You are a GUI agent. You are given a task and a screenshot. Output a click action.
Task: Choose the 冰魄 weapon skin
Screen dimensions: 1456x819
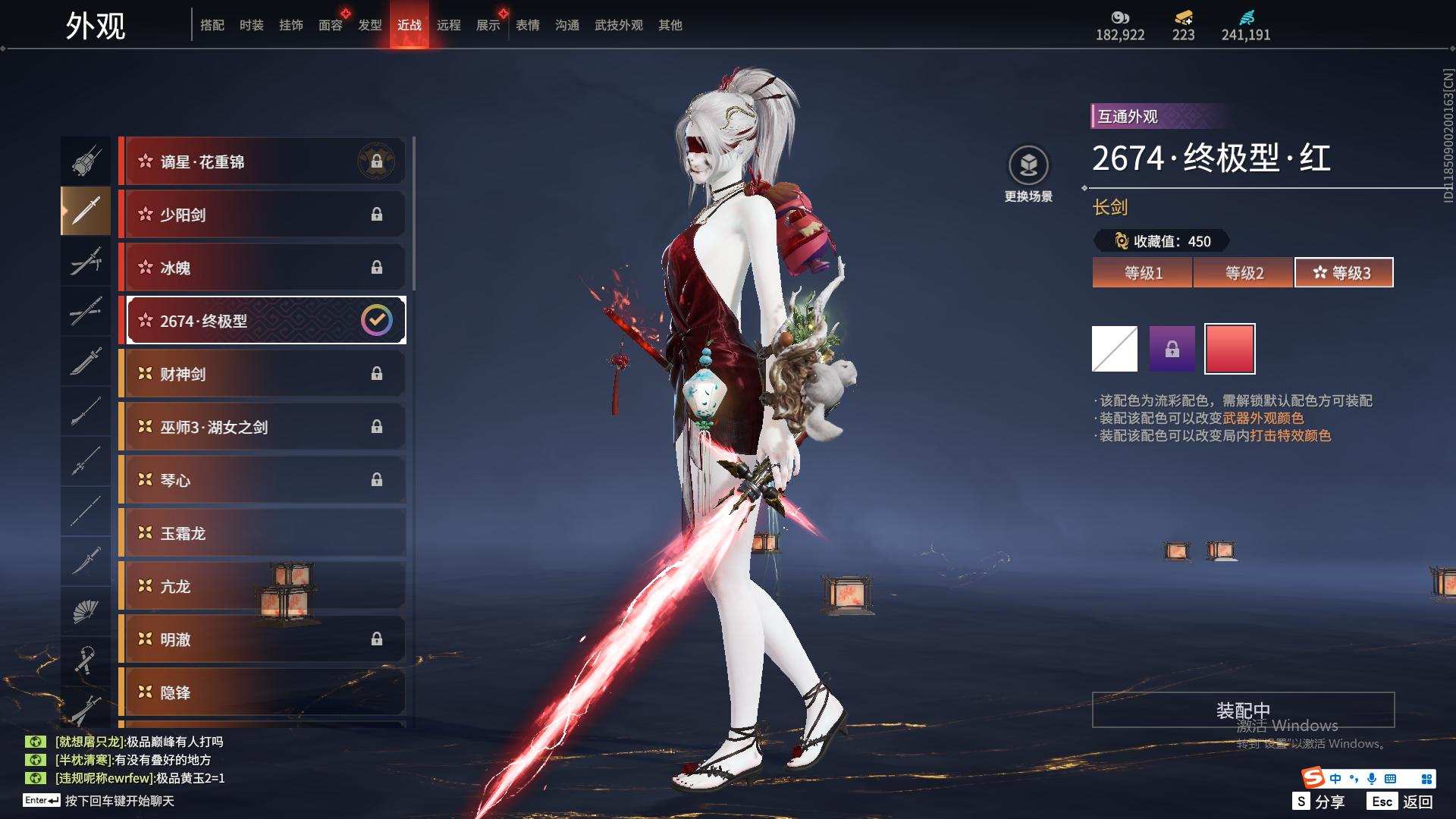click(262, 268)
